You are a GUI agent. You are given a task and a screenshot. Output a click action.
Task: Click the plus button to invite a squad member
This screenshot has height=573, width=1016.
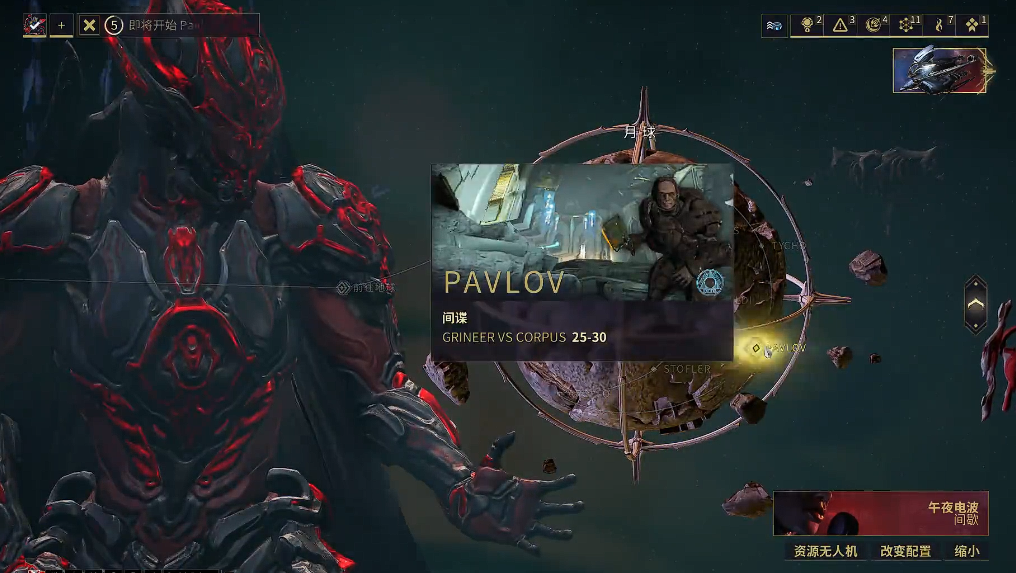(61, 25)
